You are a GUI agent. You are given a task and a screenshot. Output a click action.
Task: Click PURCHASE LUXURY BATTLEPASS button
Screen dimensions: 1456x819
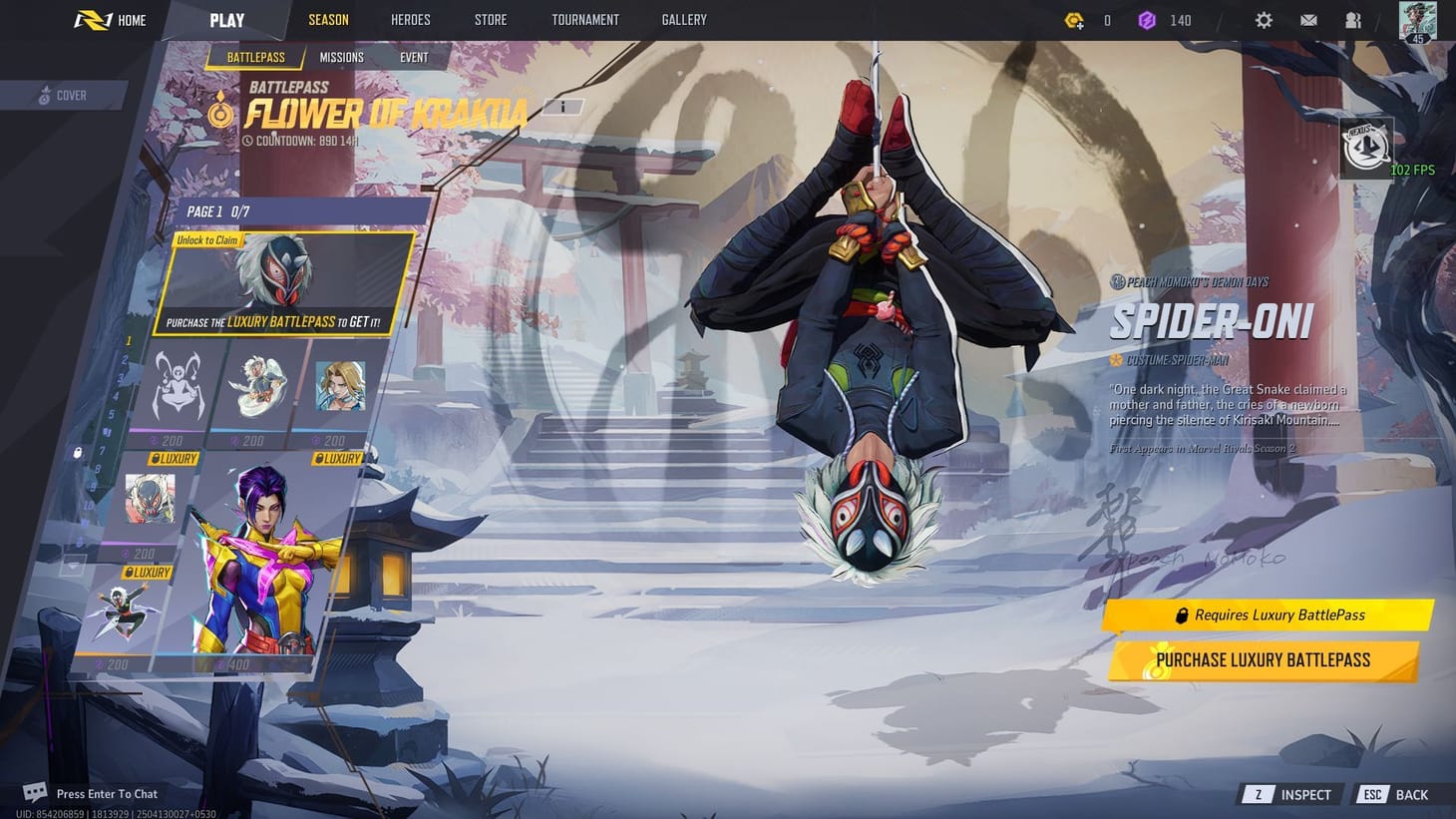click(1261, 659)
